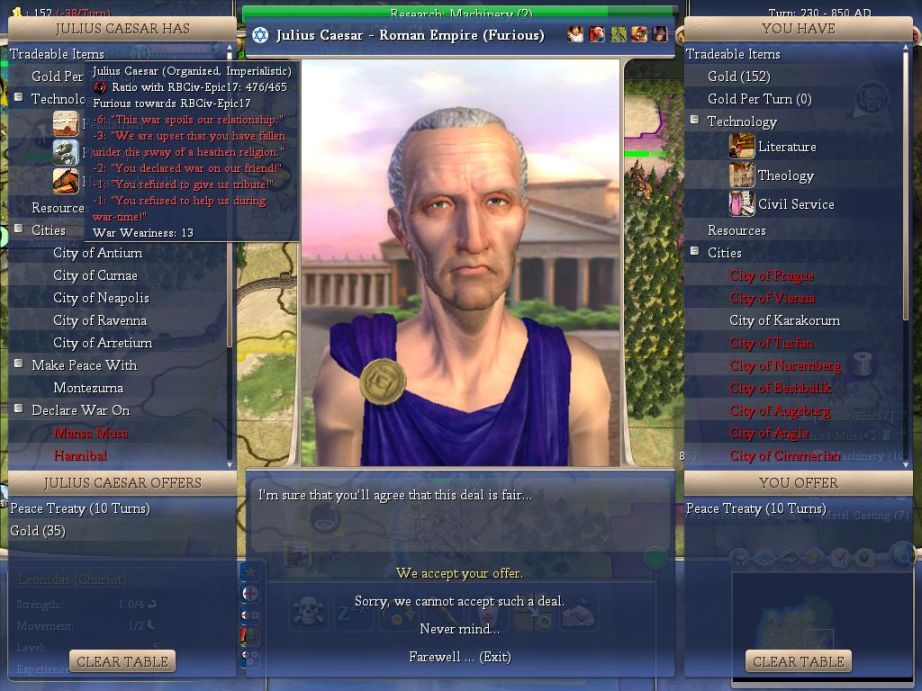Screen dimensions: 922x691
Task: Request the City of Antium
Action: (x=97, y=253)
